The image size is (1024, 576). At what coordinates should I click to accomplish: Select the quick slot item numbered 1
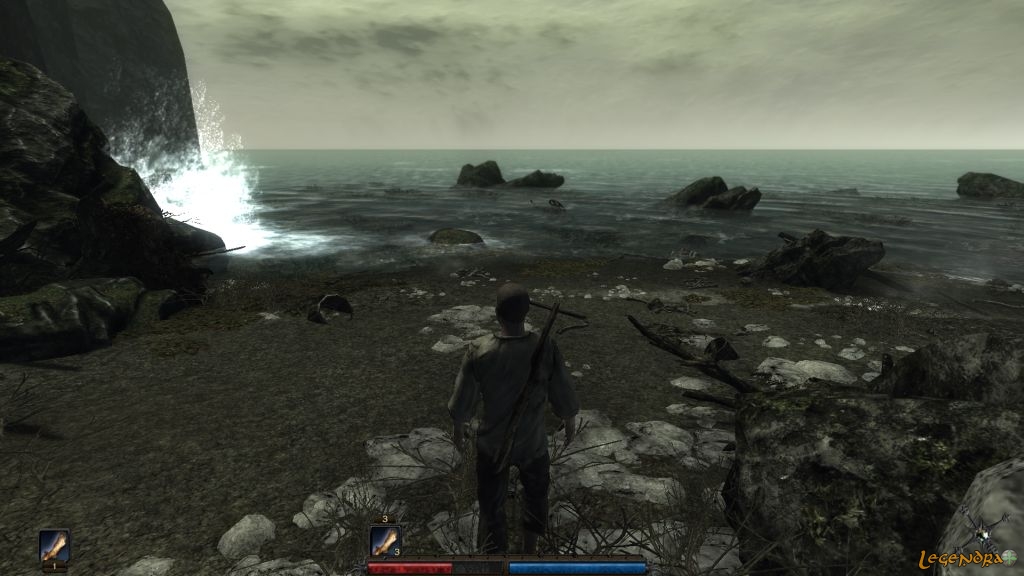click(x=54, y=546)
